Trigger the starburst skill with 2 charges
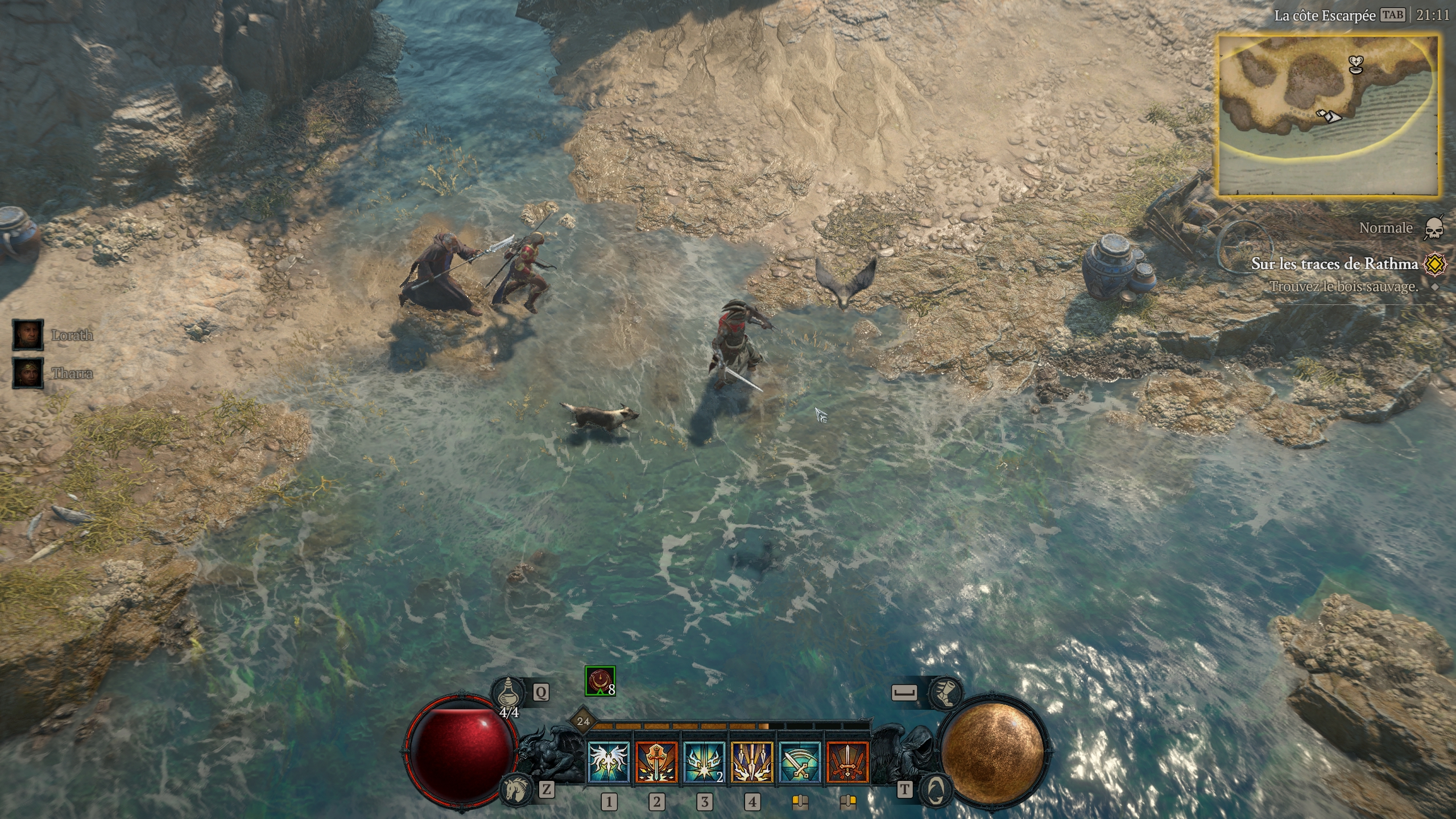Screen dimensions: 1456x819 pyautogui.click(x=704, y=763)
